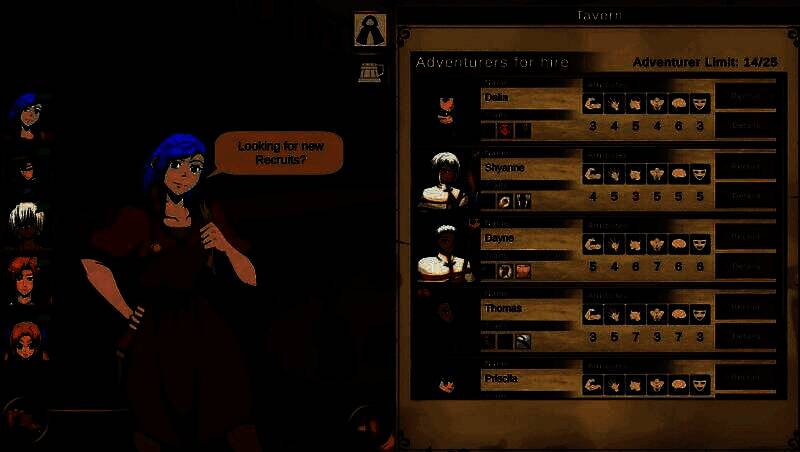This screenshot has height=452, width=800.
Task: Show details for Shyanne
Action: 746,196
